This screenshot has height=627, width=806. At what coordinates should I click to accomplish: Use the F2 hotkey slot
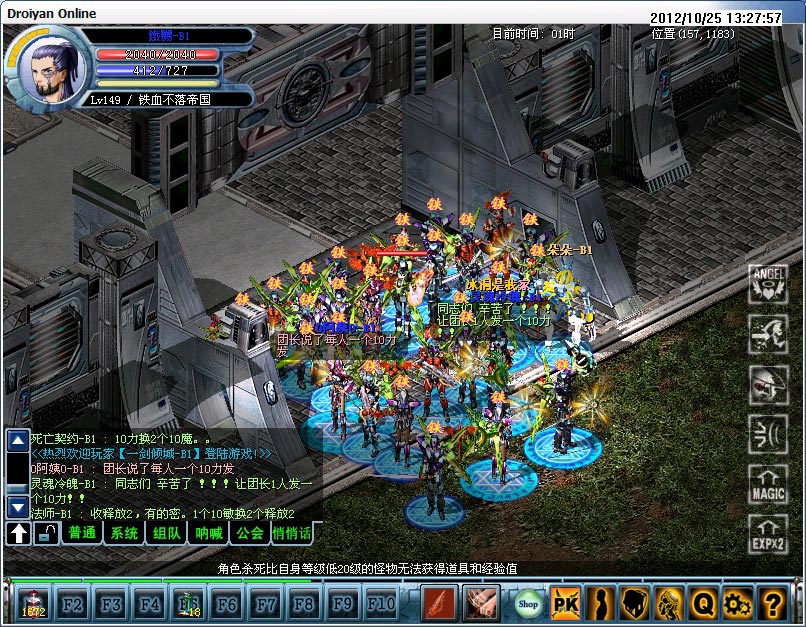(x=73, y=604)
